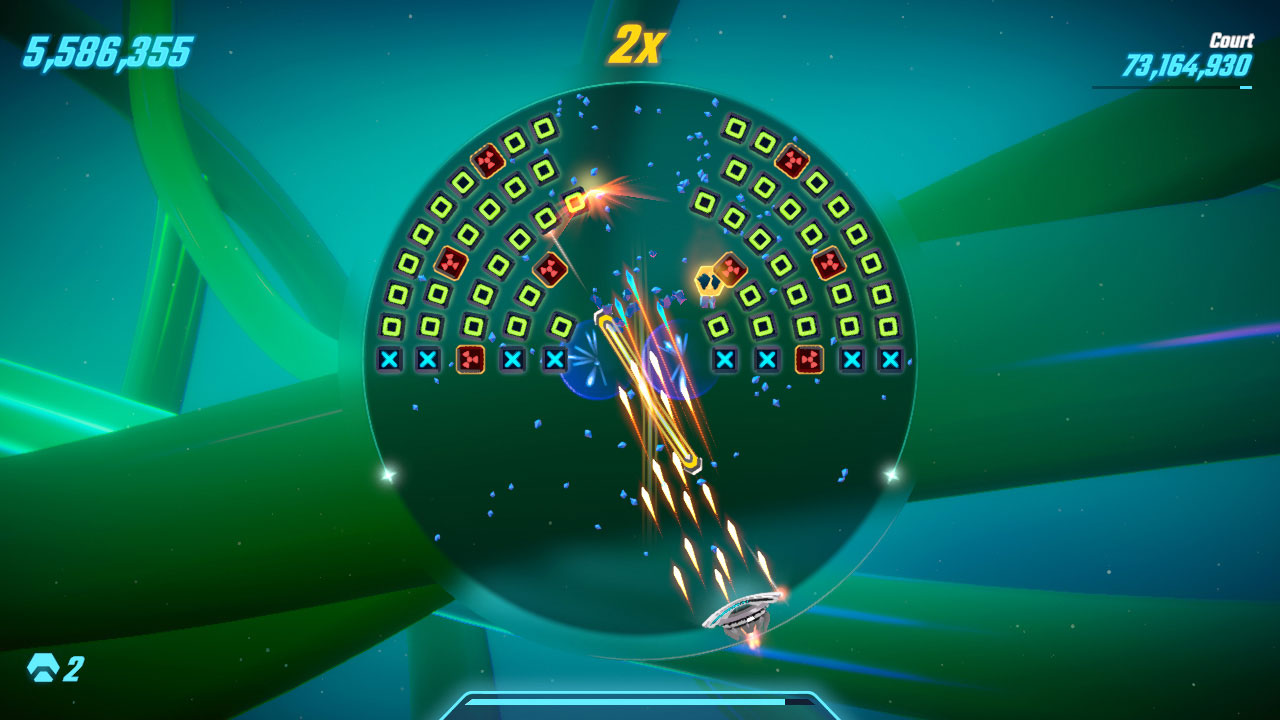The height and width of the screenshot is (720, 1280).
Task: Select a green square brick in the top row
Action: coord(543,130)
